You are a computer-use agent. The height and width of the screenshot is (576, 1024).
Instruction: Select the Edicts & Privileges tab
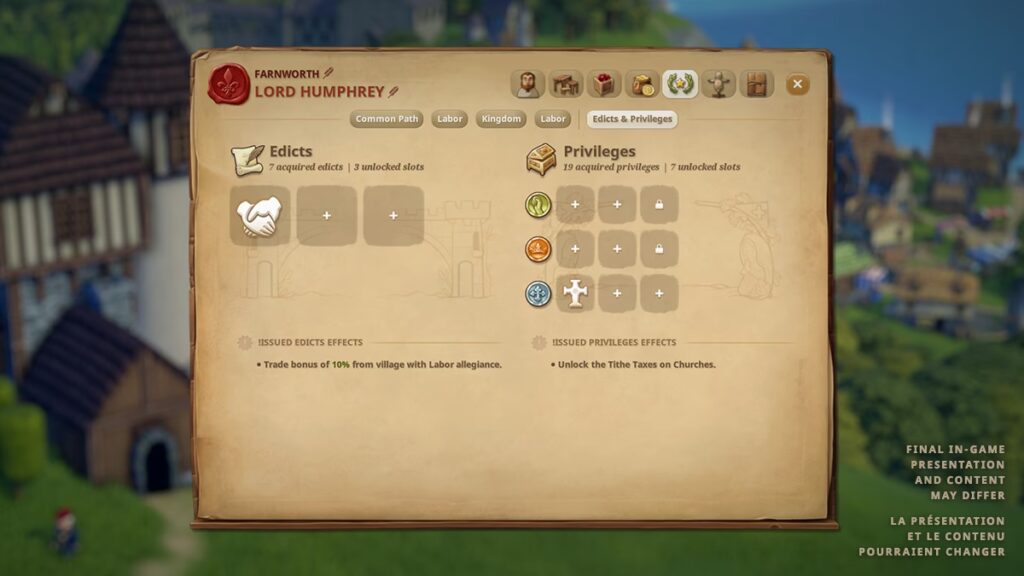[x=632, y=119]
